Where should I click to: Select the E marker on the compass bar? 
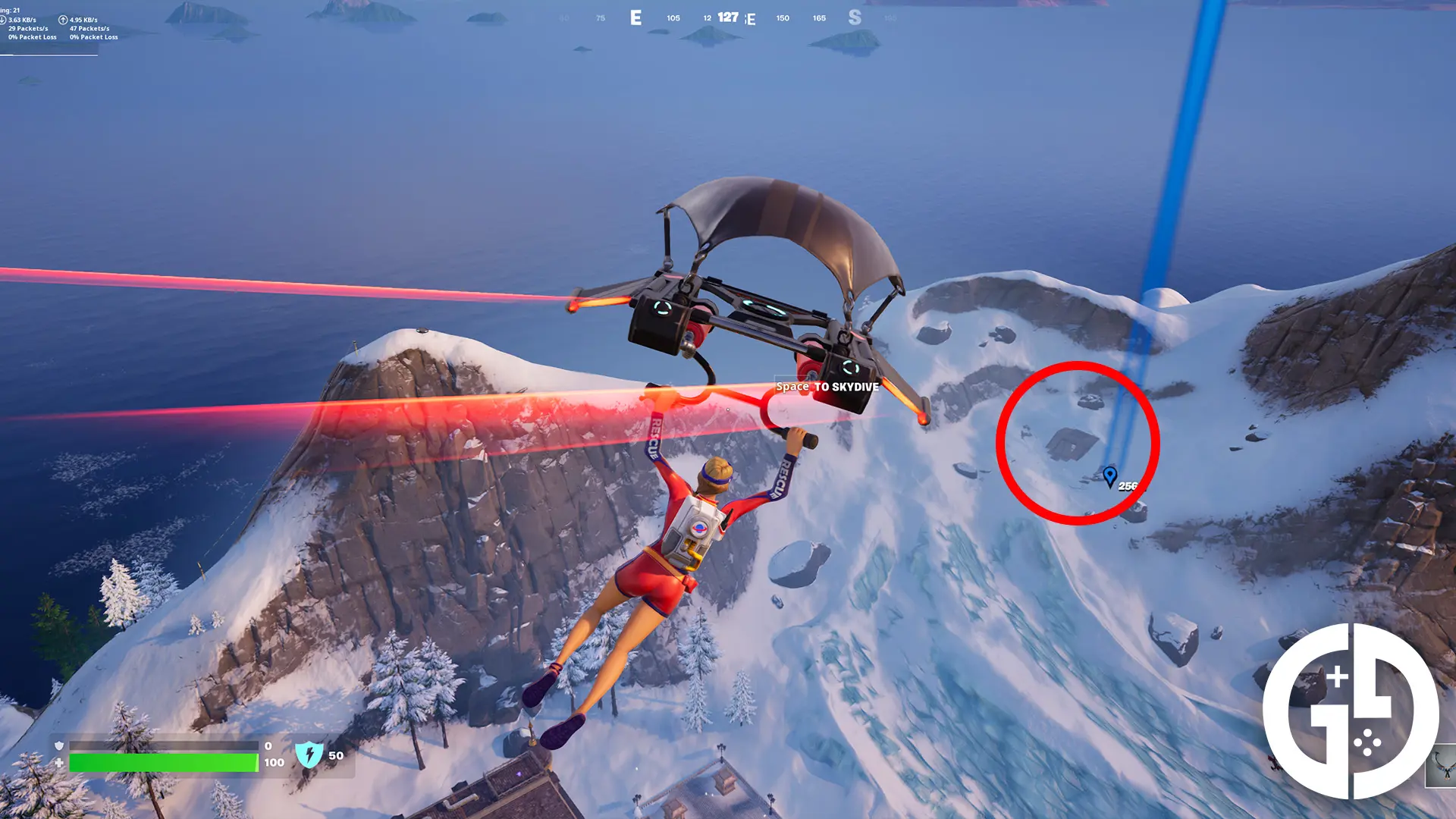[x=635, y=17]
